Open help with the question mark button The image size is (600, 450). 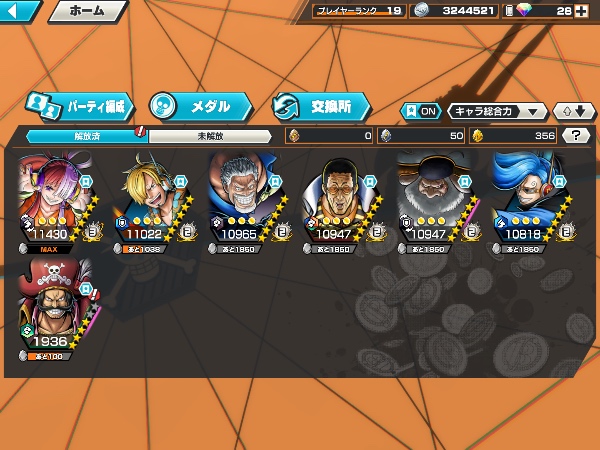pyautogui.click(x=576, y=136)
